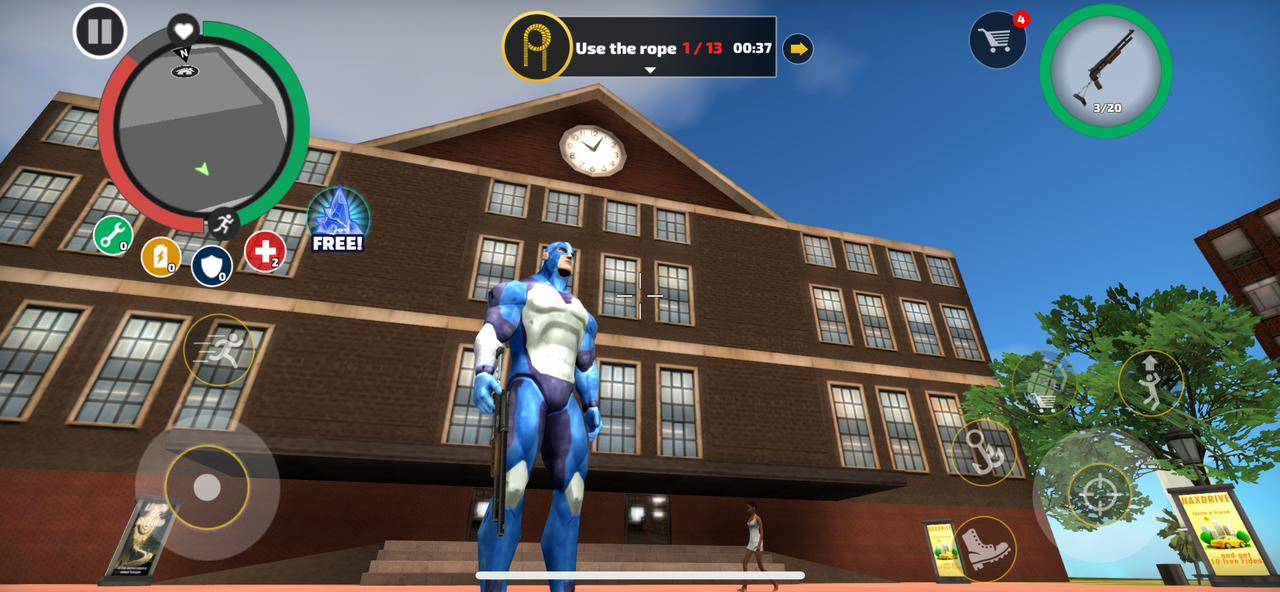Claim the FREE blue crystal reward
Viewport: 1280px width, 592px height.
338,219
